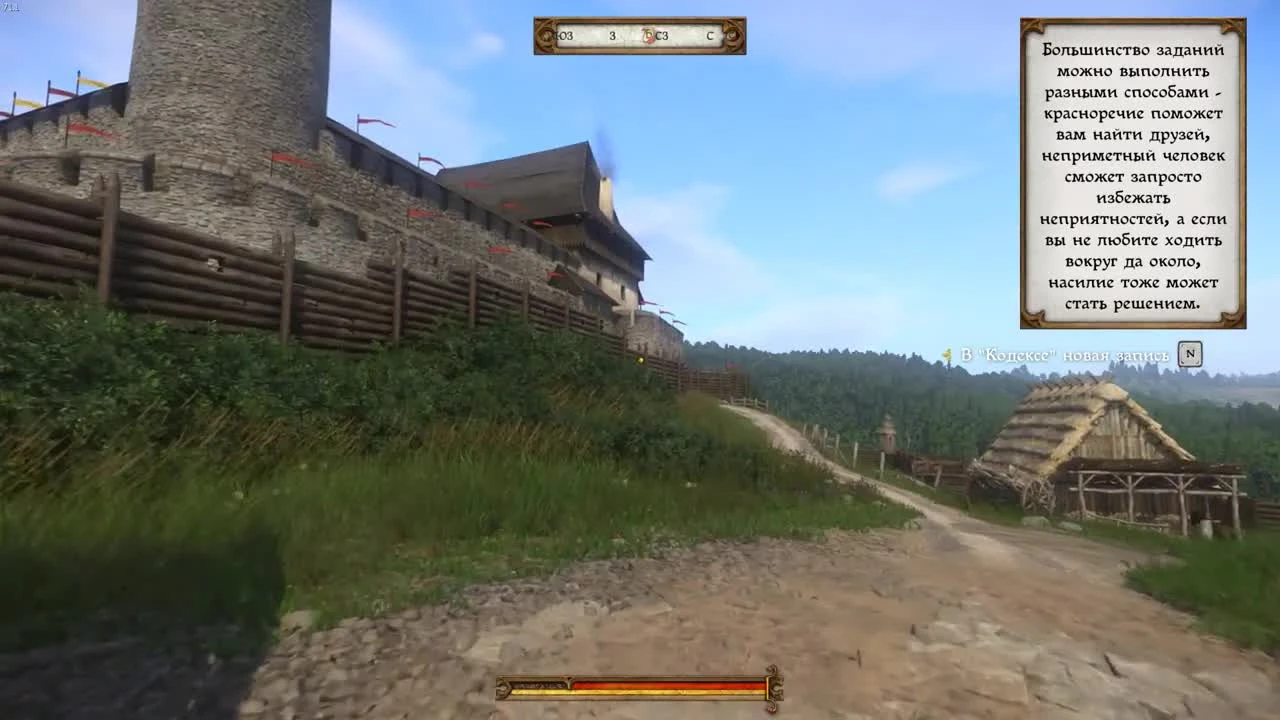Select the N key icon beside the notification
The image size is (1280, 720).
[1190, 354]
